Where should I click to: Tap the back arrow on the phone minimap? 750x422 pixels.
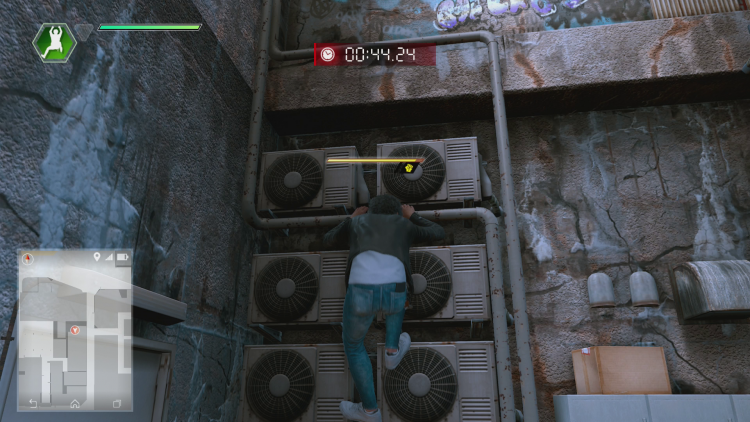[x=34, y=403]
